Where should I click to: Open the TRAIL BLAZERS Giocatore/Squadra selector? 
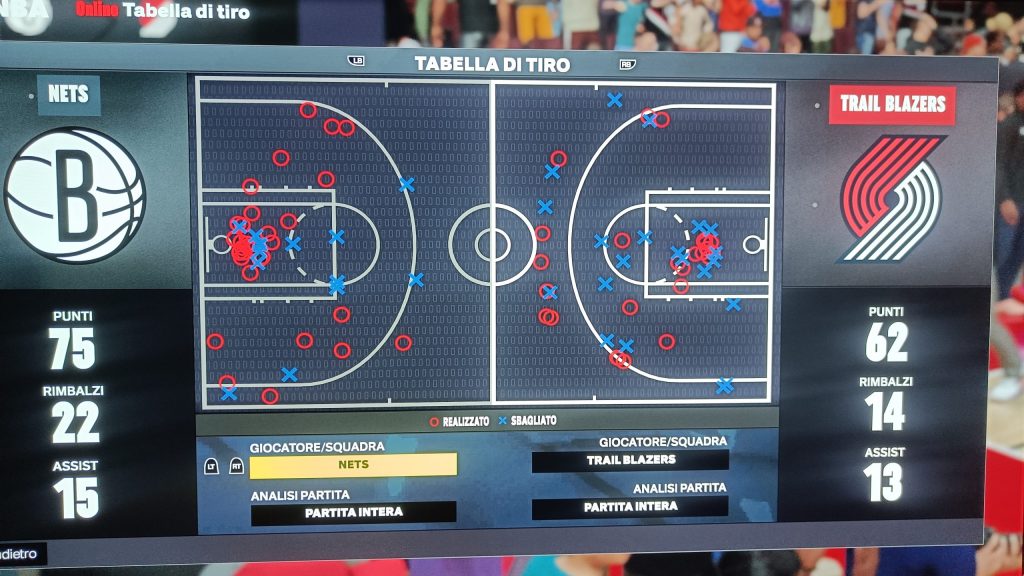[630, 460]
